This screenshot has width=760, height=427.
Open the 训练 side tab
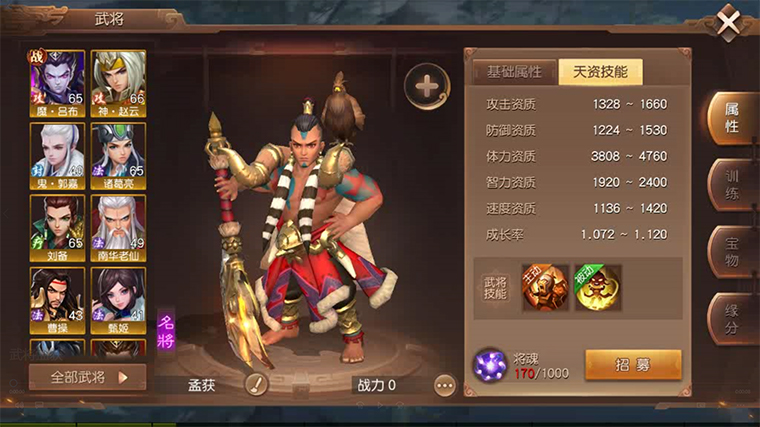(731, 185)
